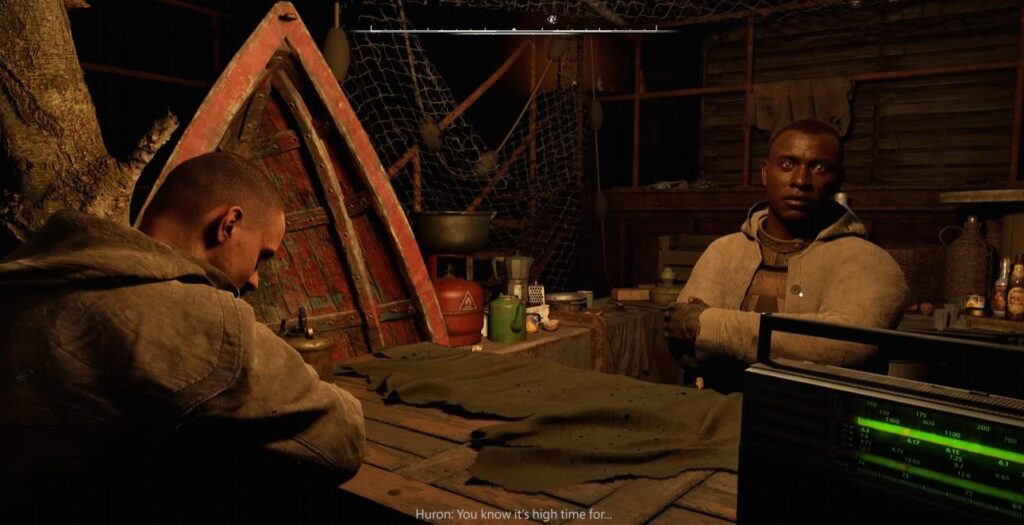Click the objective marker above the compass
The height and width of the screenshot is (525, 1024).
551,19
